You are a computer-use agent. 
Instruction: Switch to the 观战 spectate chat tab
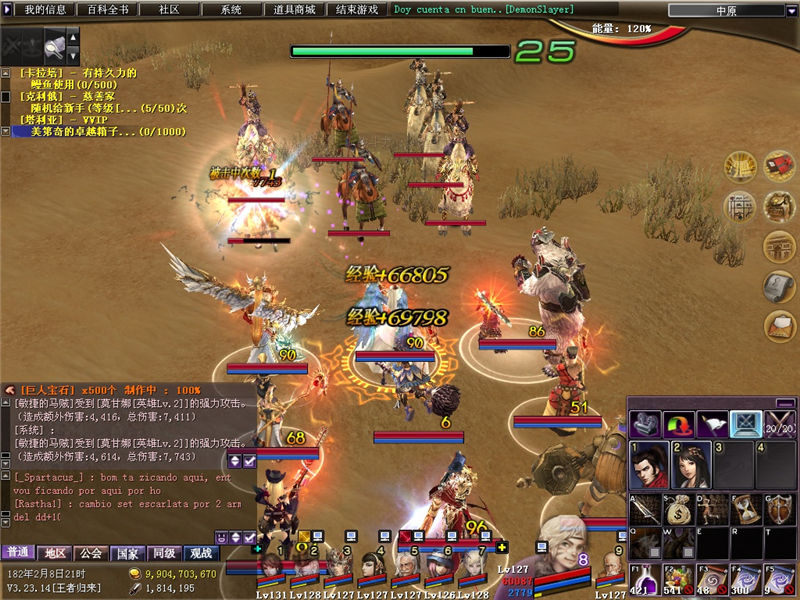[200, 552]
